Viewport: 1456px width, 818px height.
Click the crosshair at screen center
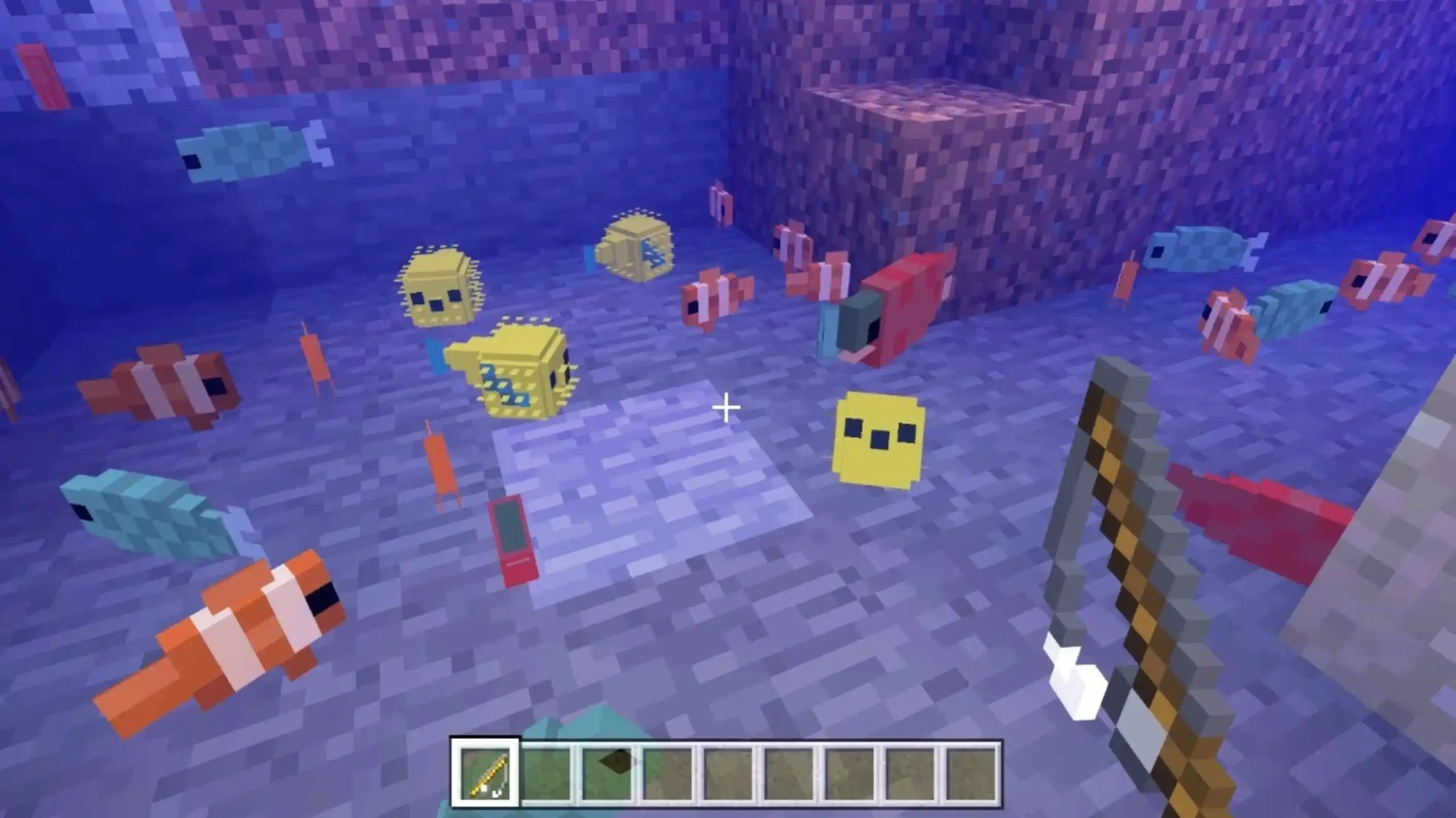726,407
